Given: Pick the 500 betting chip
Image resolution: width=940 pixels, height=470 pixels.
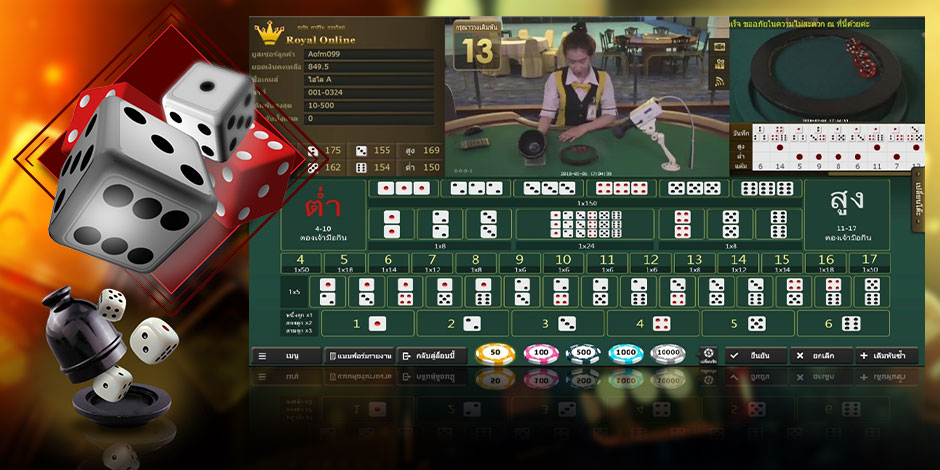Looking at the screenshot, I should [581, 355].
